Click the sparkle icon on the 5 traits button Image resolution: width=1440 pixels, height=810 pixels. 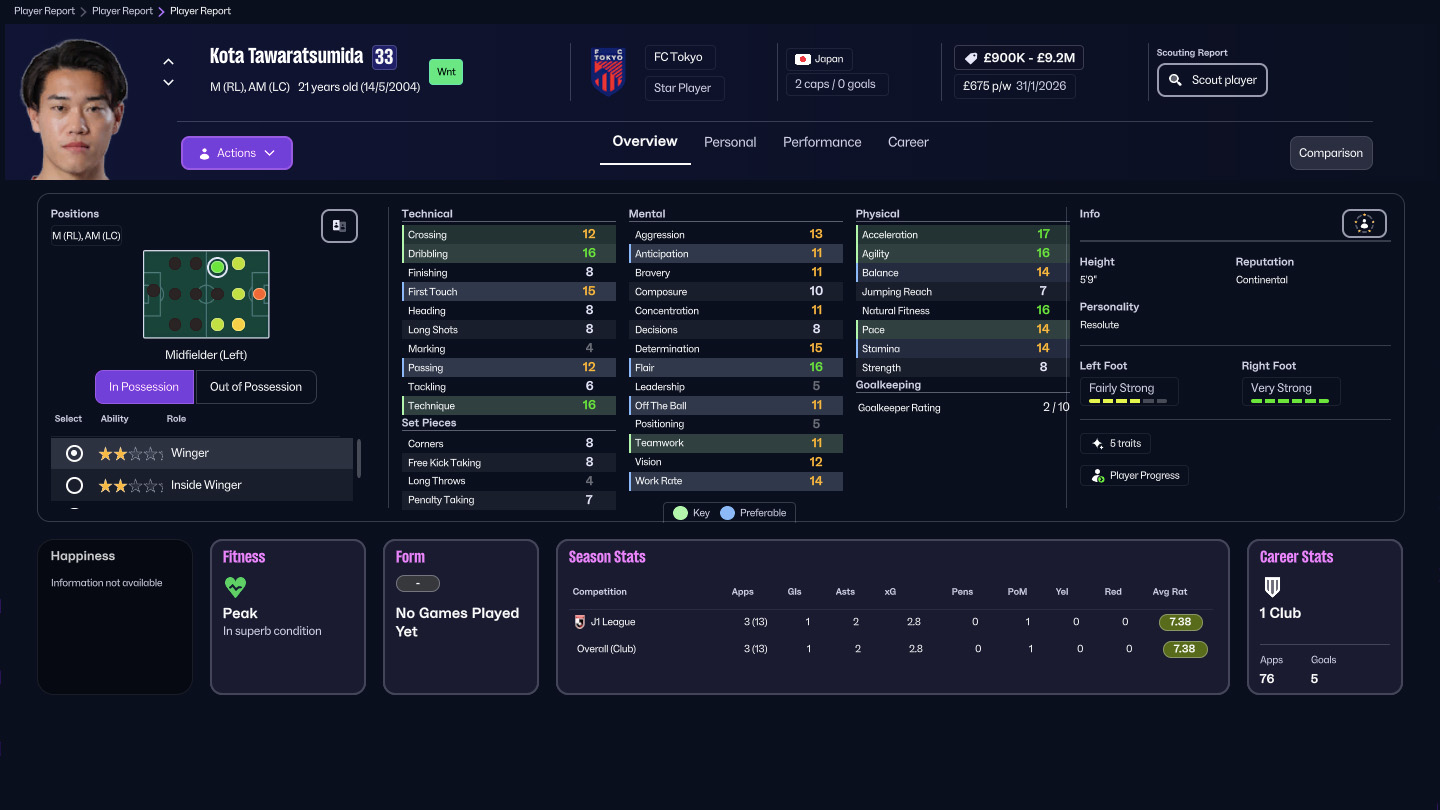[x=1098, y=443]
